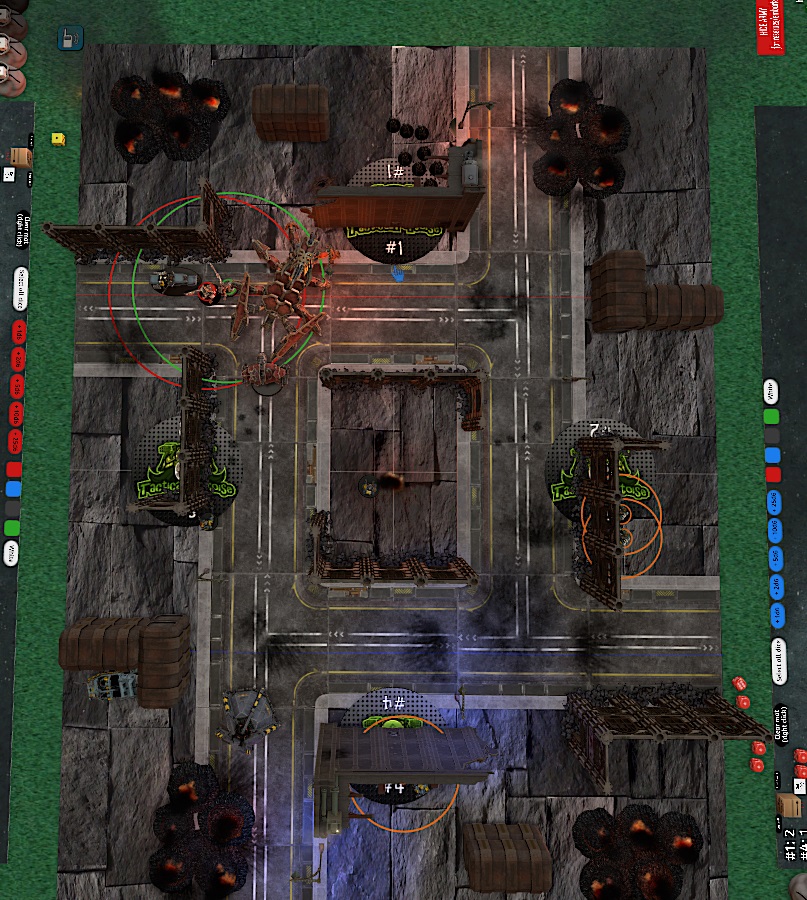
Task: Toggle the walkie-talkie voice chat icon
Action: 70,39
